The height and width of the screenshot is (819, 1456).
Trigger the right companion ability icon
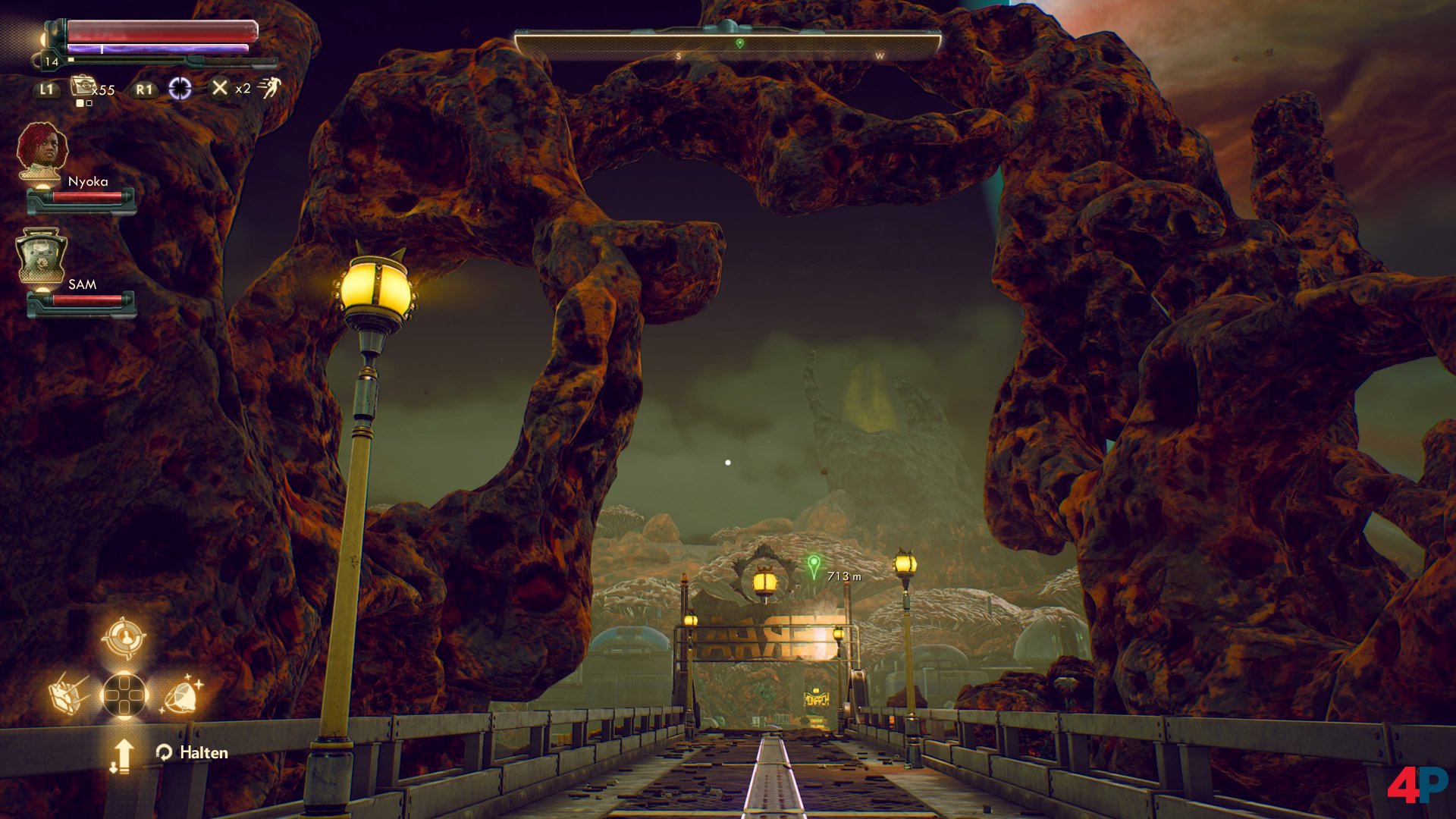click(x=181, y=694)
